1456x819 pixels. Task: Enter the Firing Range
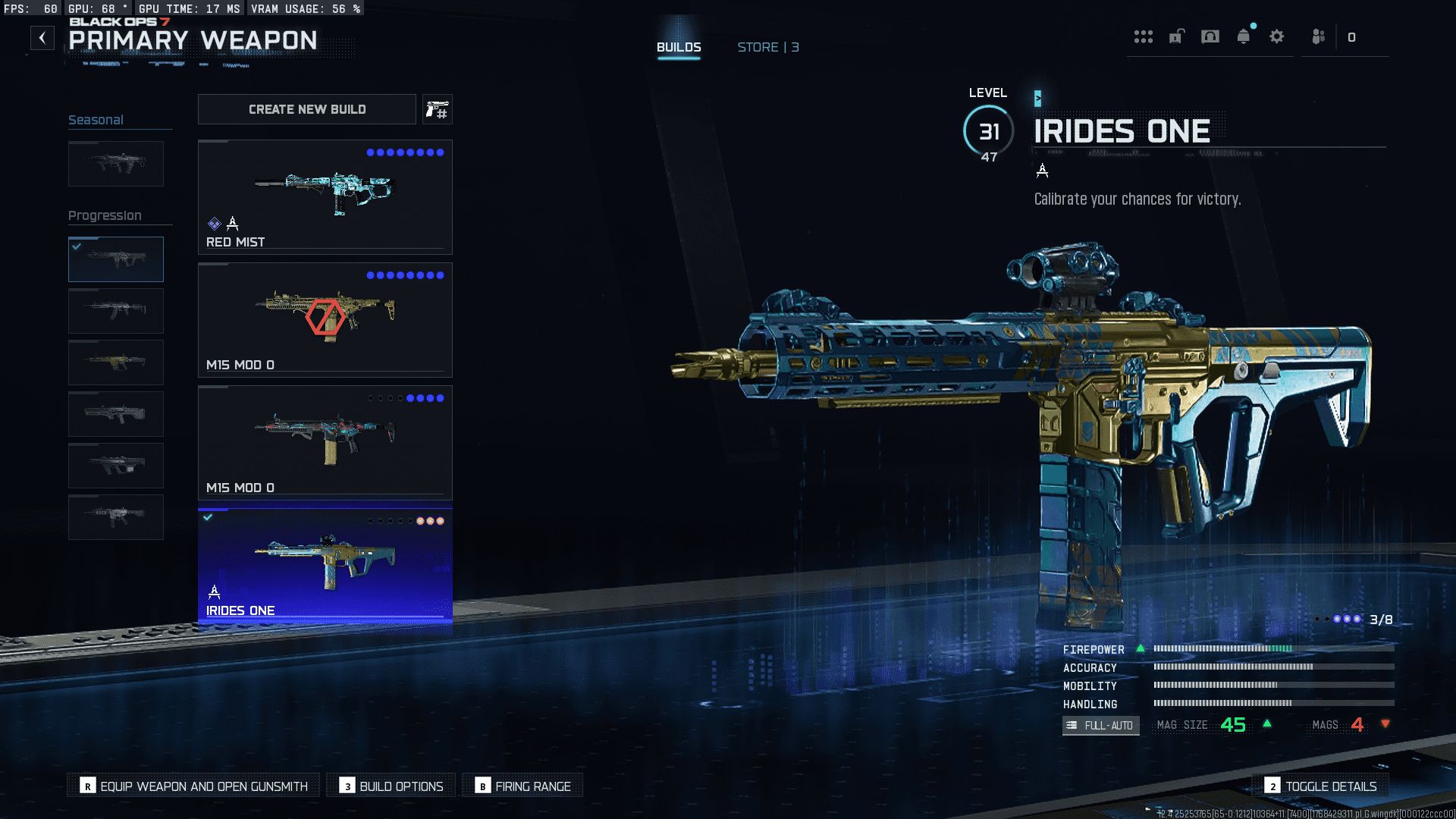(523, 786)
